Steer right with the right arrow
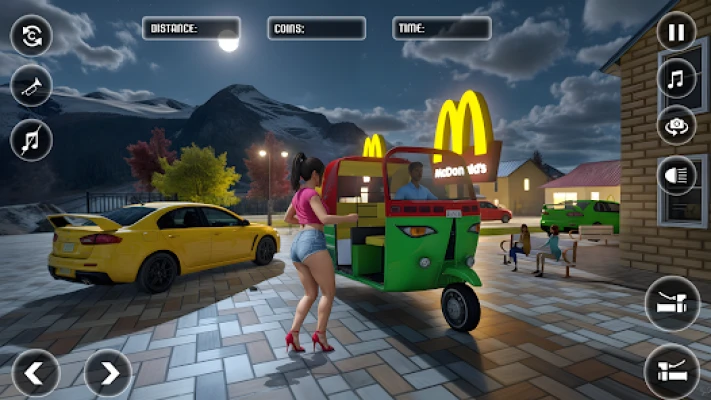711x400 pixels. pyautogui.click(x=107, y=373)
